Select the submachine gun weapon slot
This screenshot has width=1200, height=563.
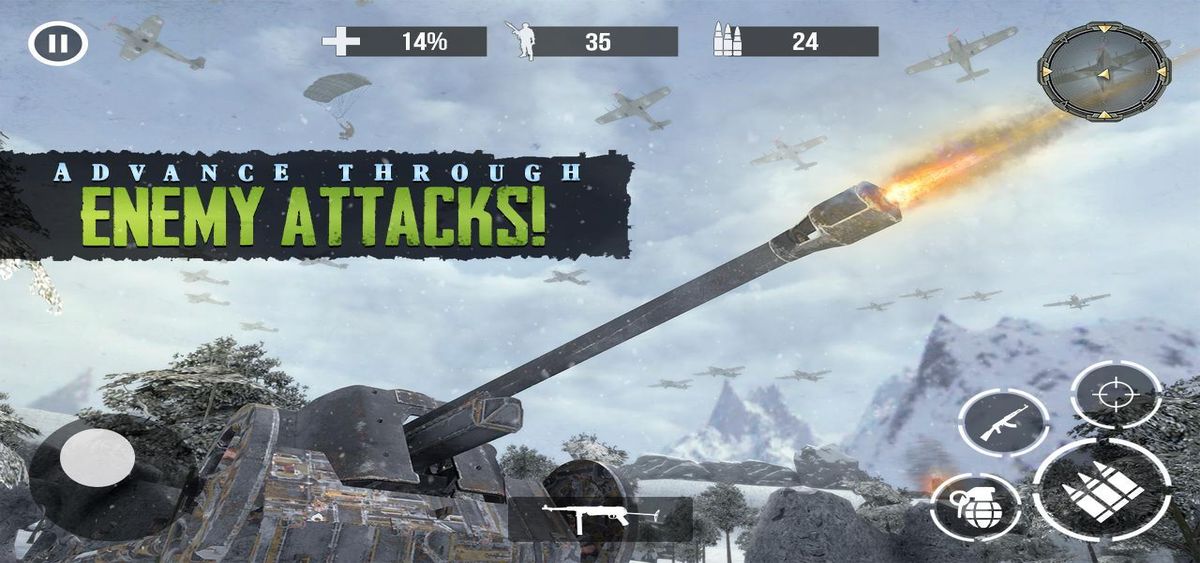coord(600,517)
